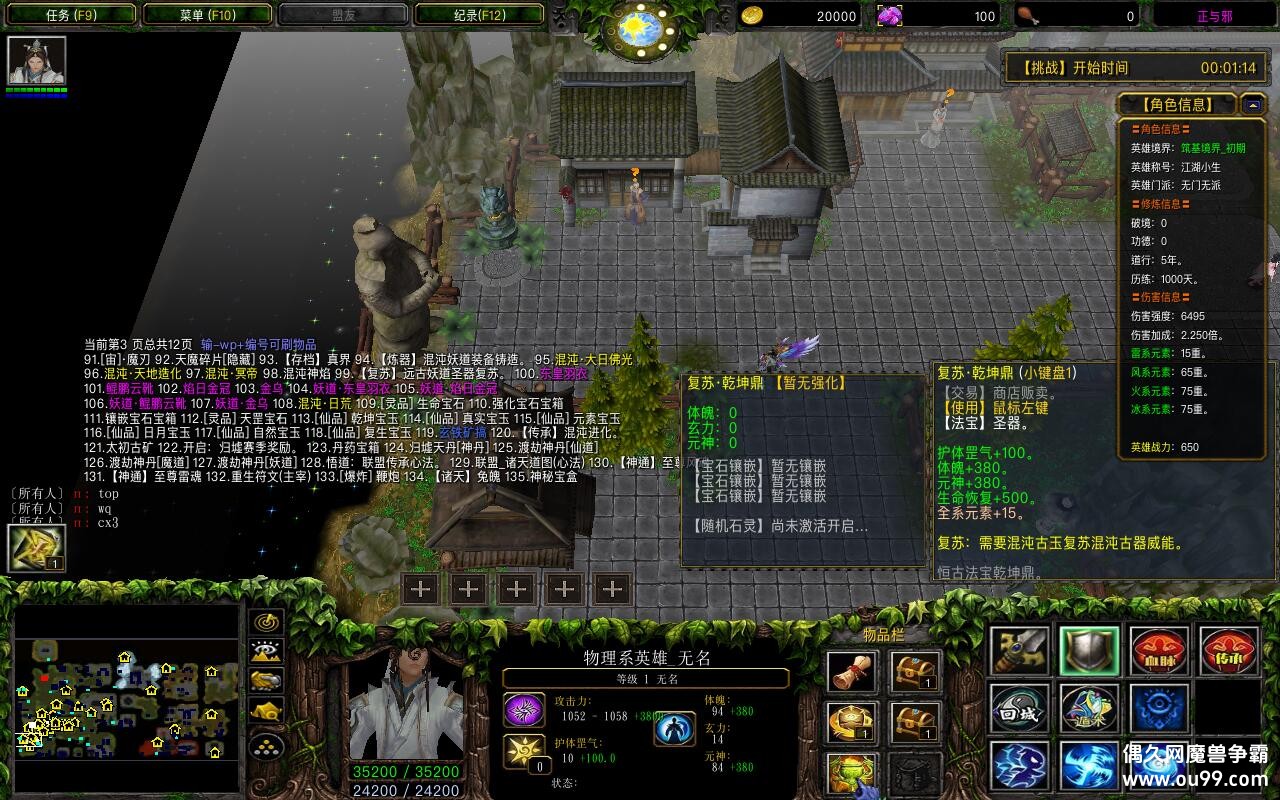Click the 盟友 allies button
The image size is (1280, 800).
pos(345,14)
